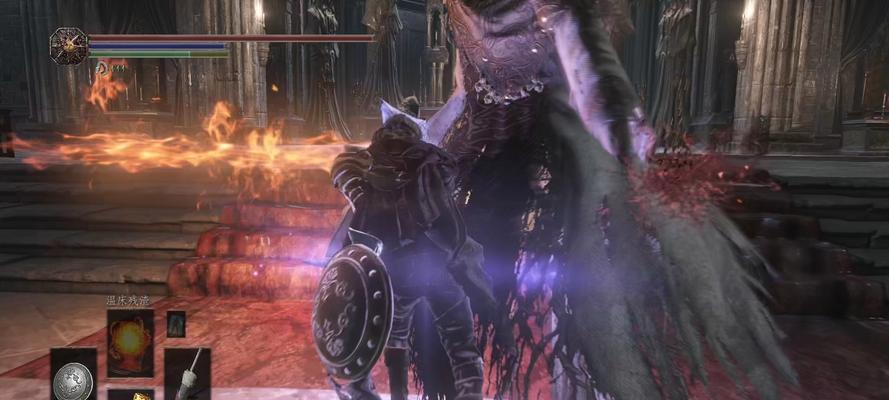Screen dimensions: 889x400
Task: Select the round silver shield slot
Action: [73, 377]
